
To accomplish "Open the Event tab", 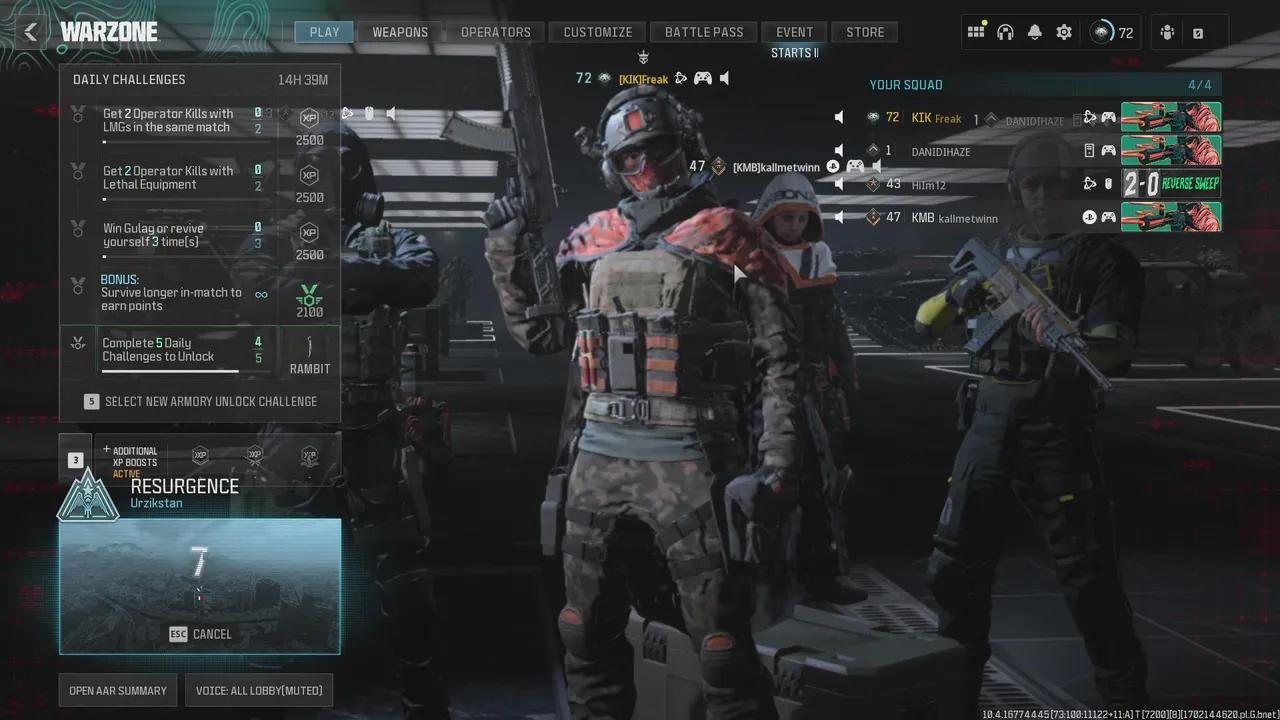I will tap(794, 32).
